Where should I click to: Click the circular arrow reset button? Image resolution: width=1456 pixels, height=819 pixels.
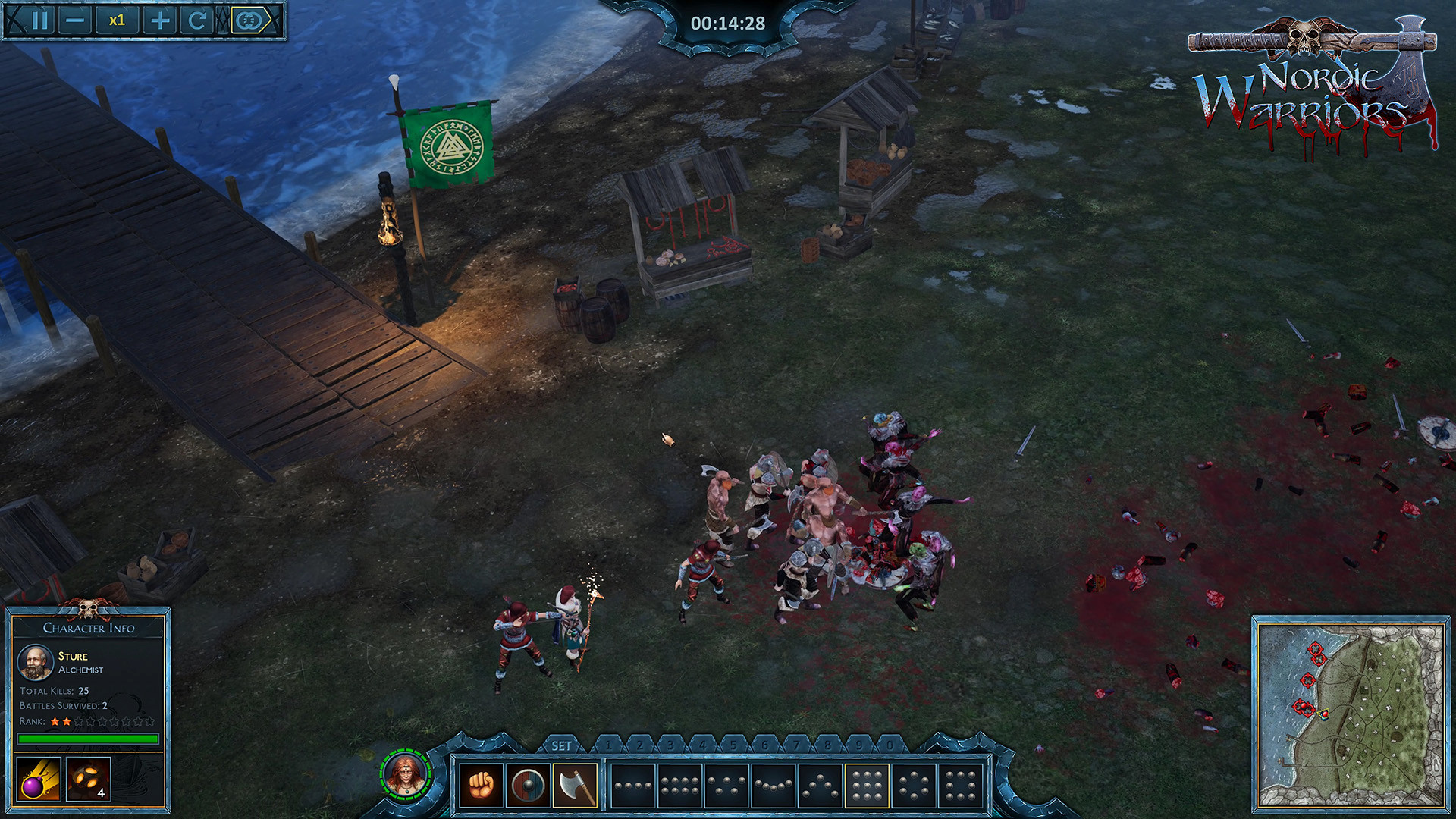[x=196, y=20]
